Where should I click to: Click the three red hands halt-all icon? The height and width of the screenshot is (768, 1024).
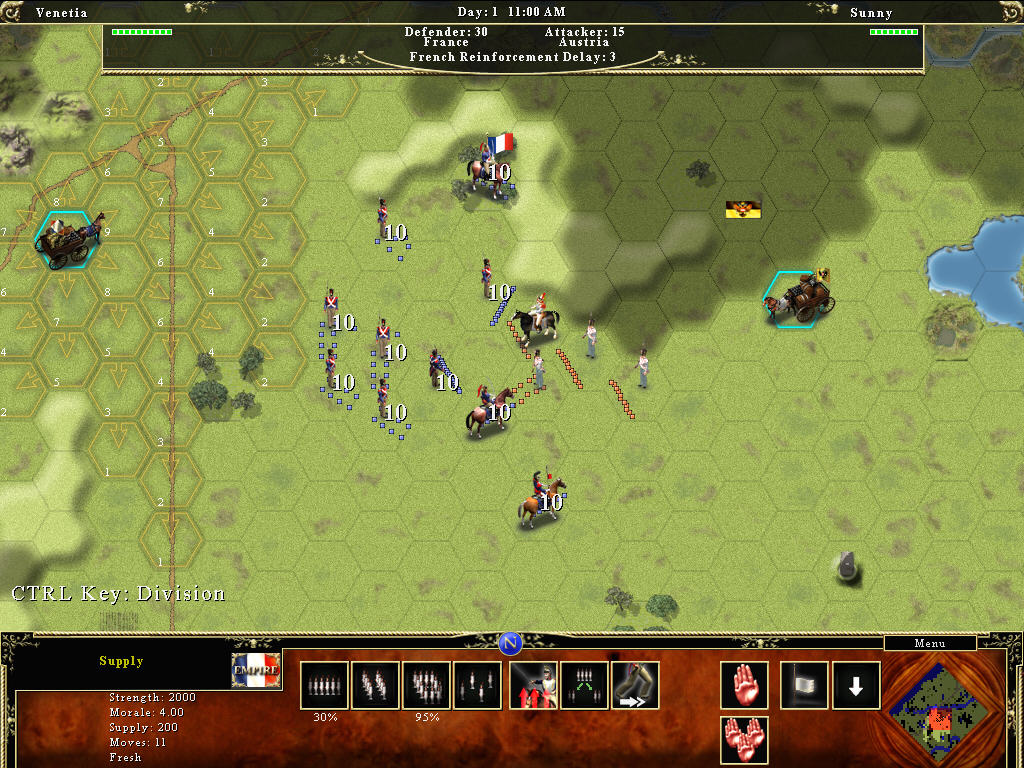click(745, 740)
